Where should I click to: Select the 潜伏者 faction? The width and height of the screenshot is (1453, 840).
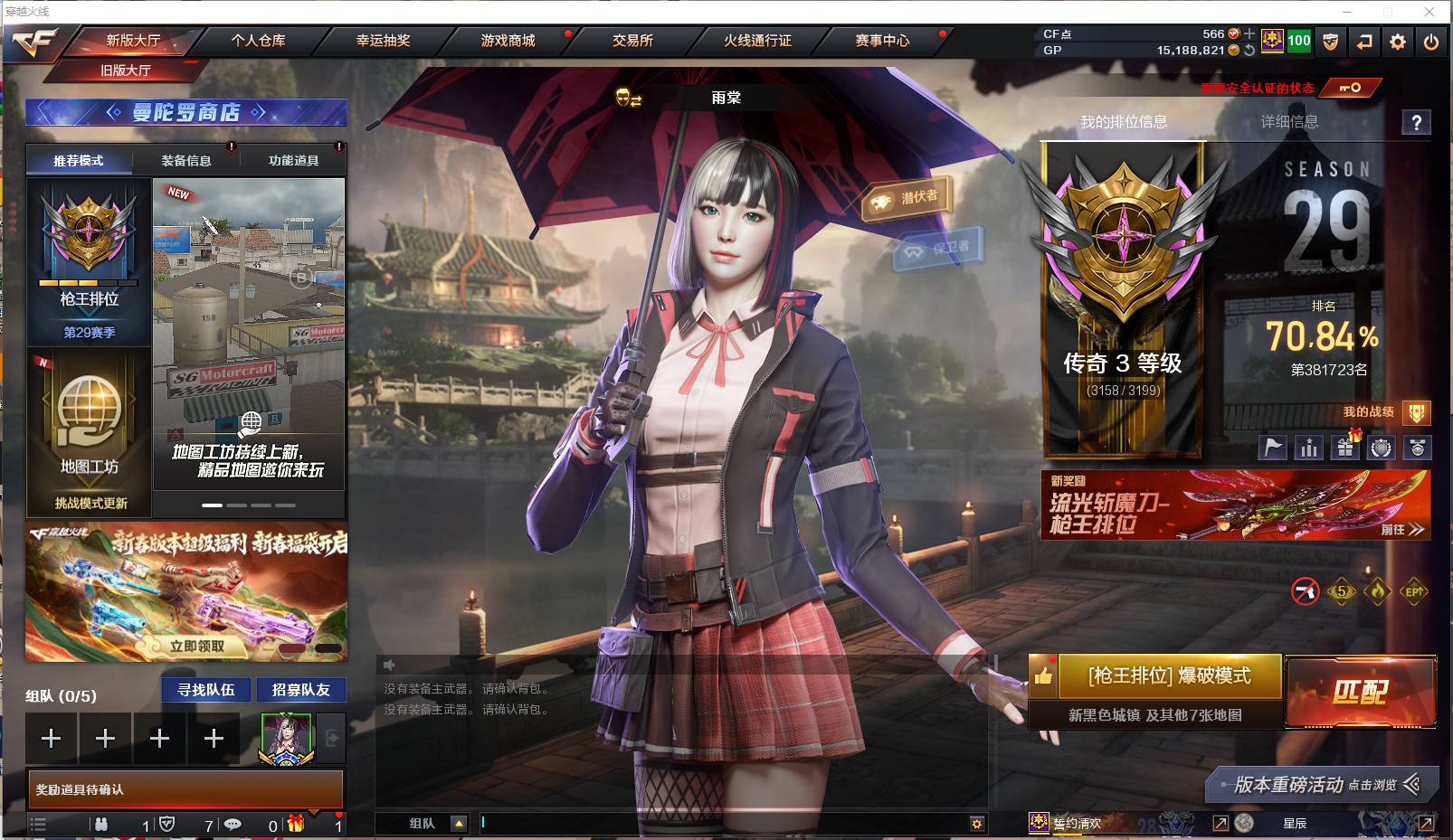(x=907, y=197)
